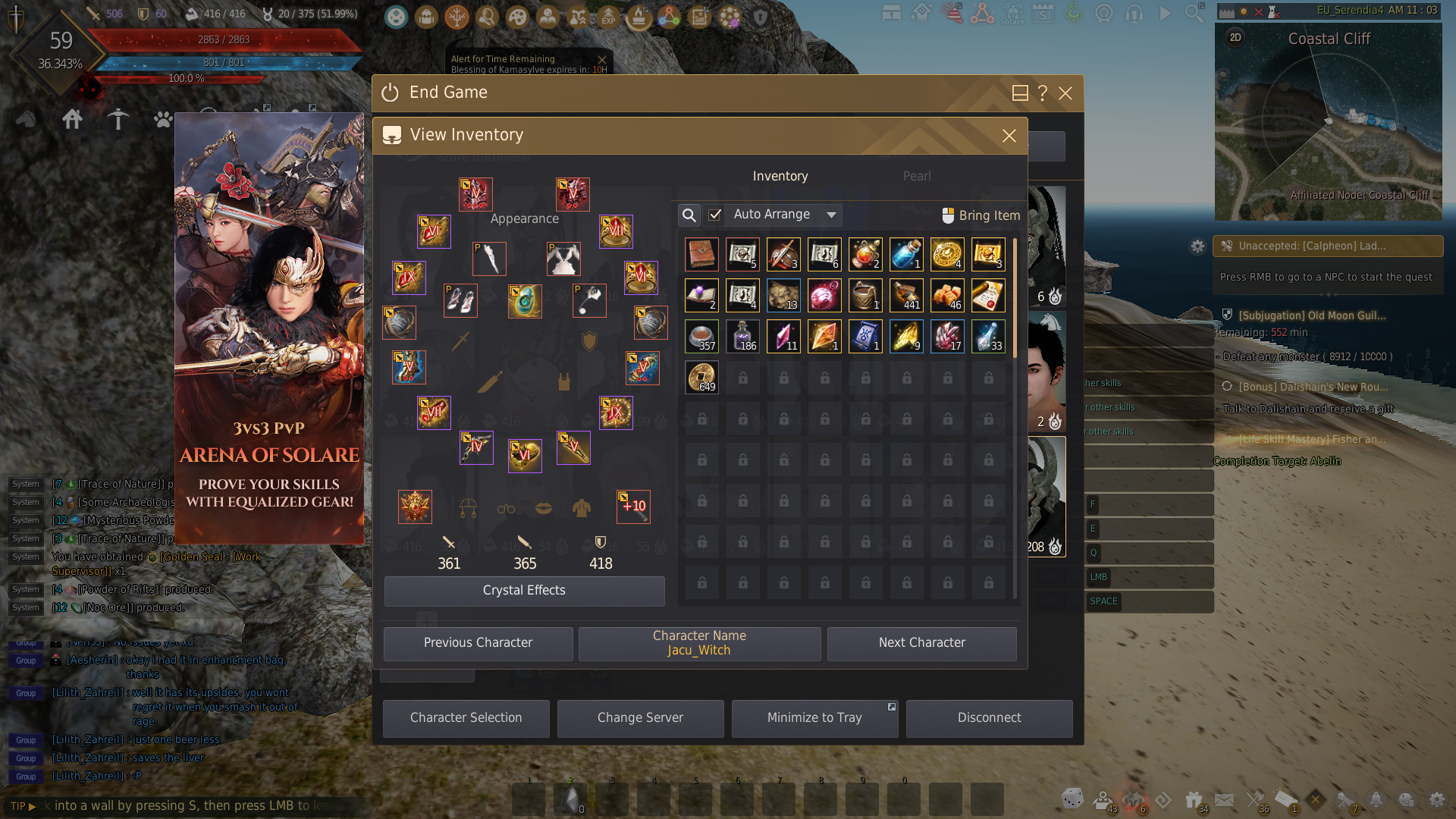The height and width of the screenshot is (819, 1456).
Task: Click the Bring Item button
Action: (981, 215)
